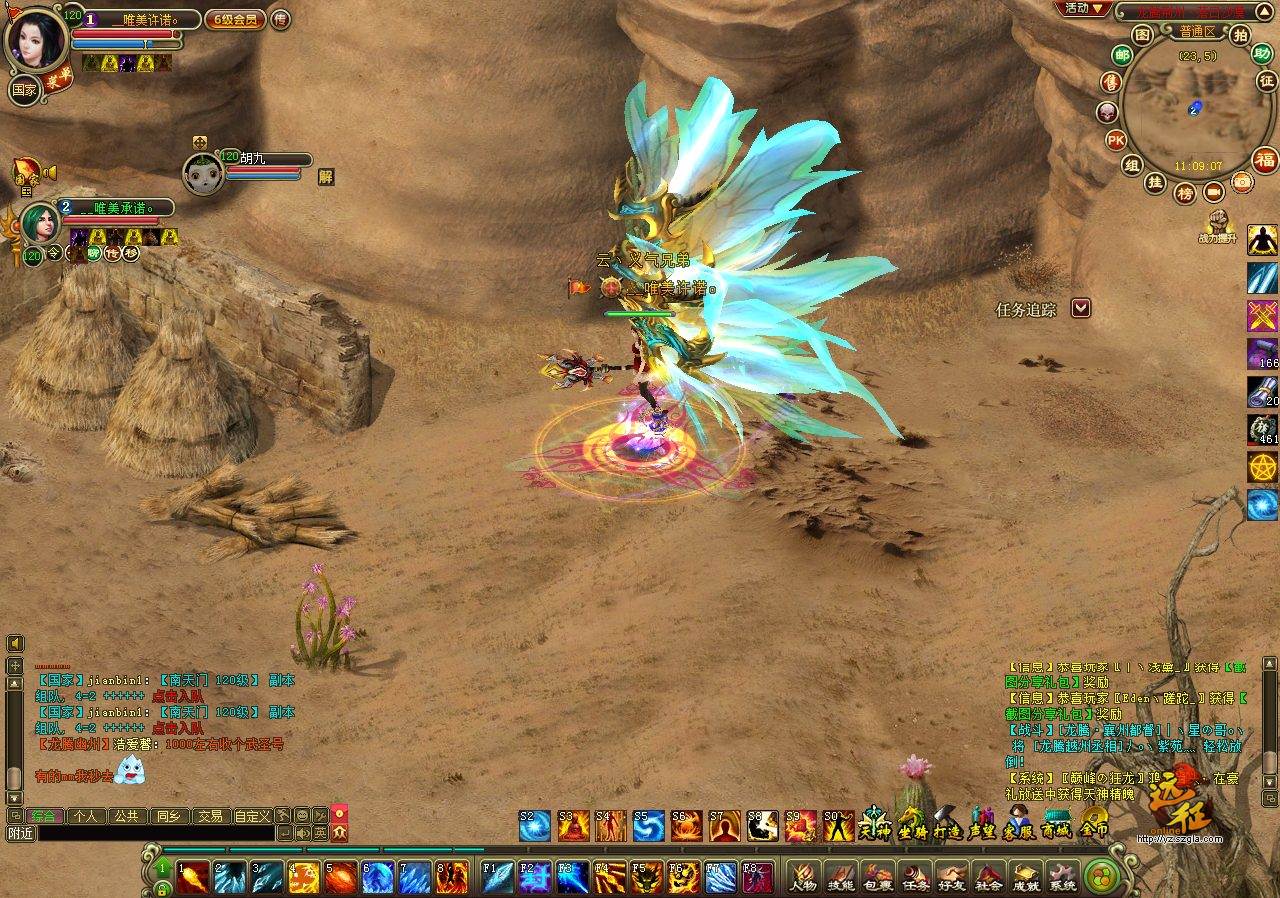Open the 任务 quest log

tap(914, 876)
